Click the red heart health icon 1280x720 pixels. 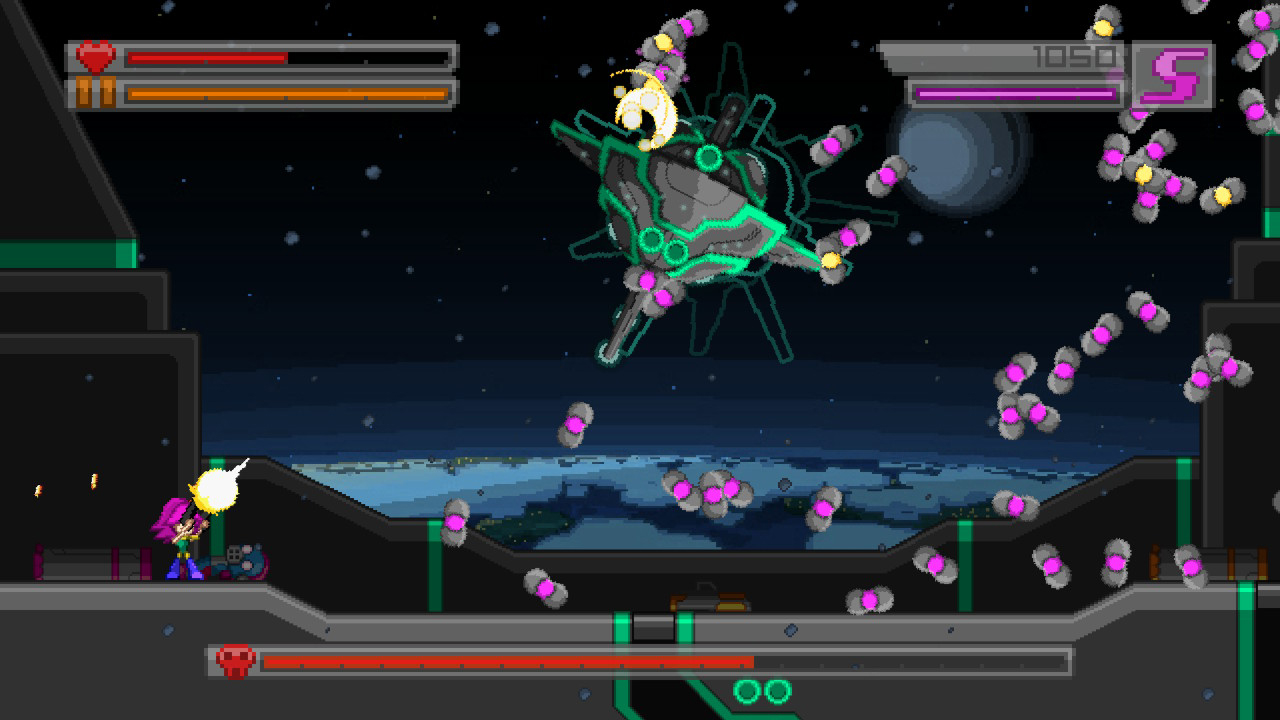pyautogui.click(x=96, y=55)
